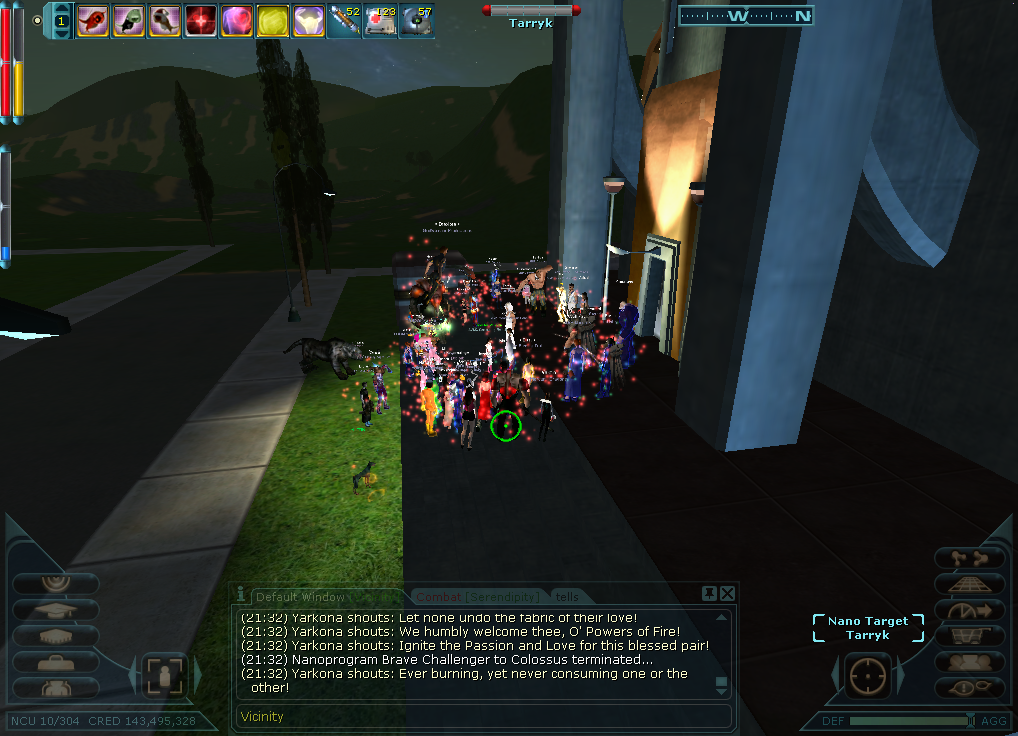Screen dimensions: 1018x736
Task: Open the grid map button
Action: tap(969, 584)
